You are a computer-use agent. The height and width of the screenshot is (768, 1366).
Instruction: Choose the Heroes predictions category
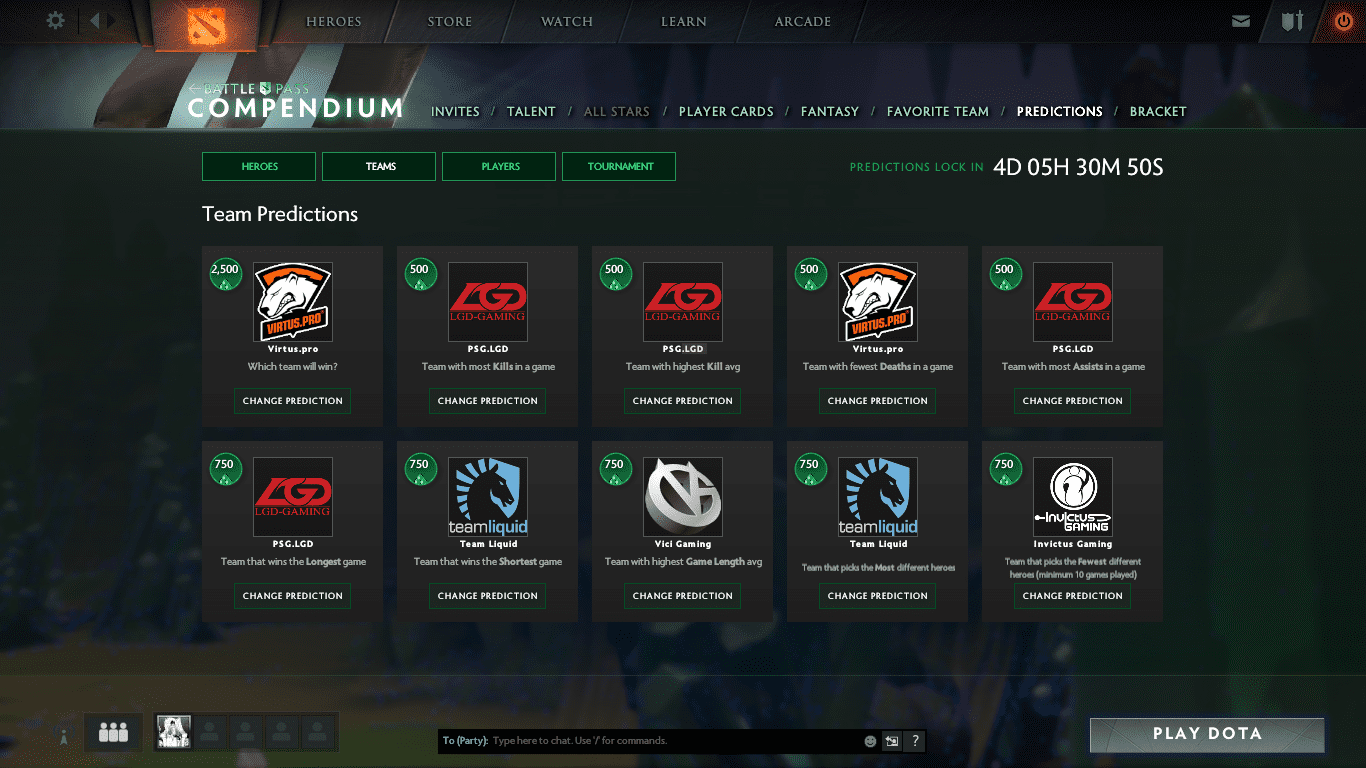tap(259, 167)
